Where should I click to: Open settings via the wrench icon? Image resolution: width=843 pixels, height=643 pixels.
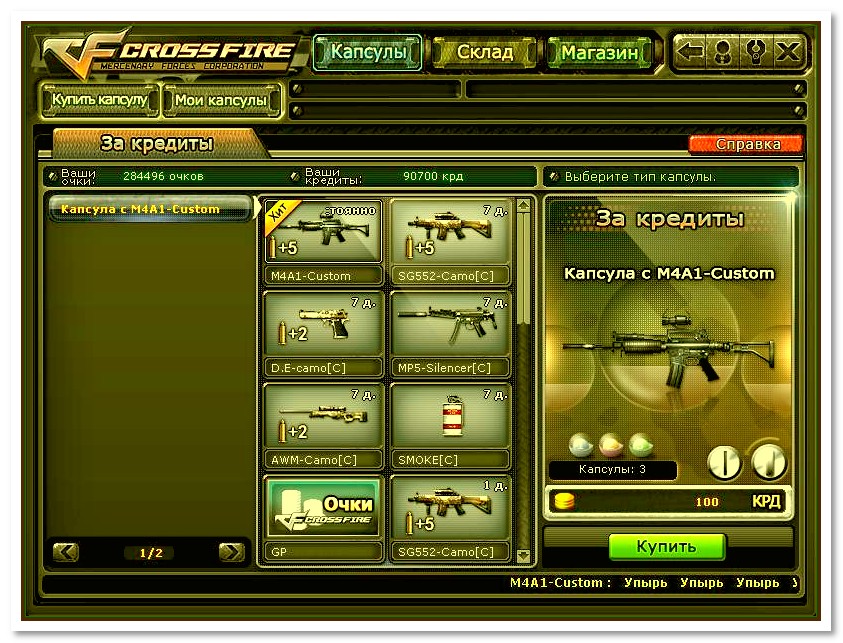(x=755, y=52)
